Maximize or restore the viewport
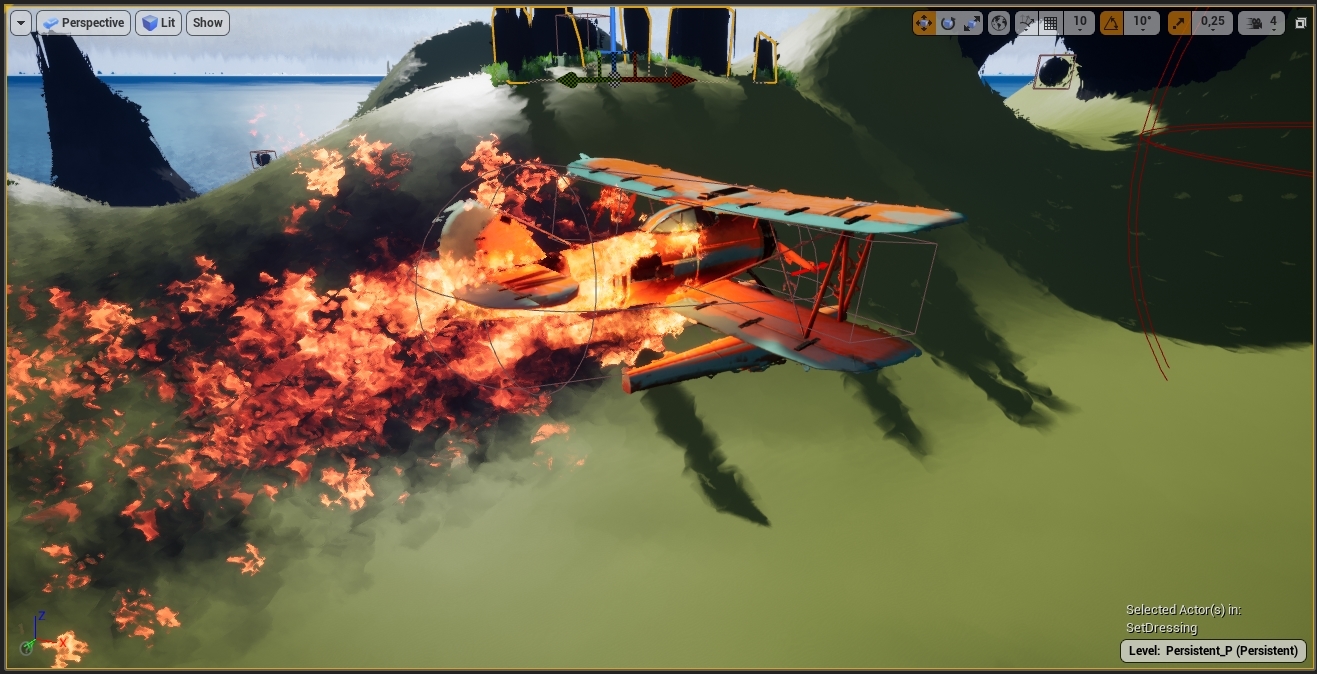Image resolution: width=1317 pixels, height=674 pixels. point(1301,22)
